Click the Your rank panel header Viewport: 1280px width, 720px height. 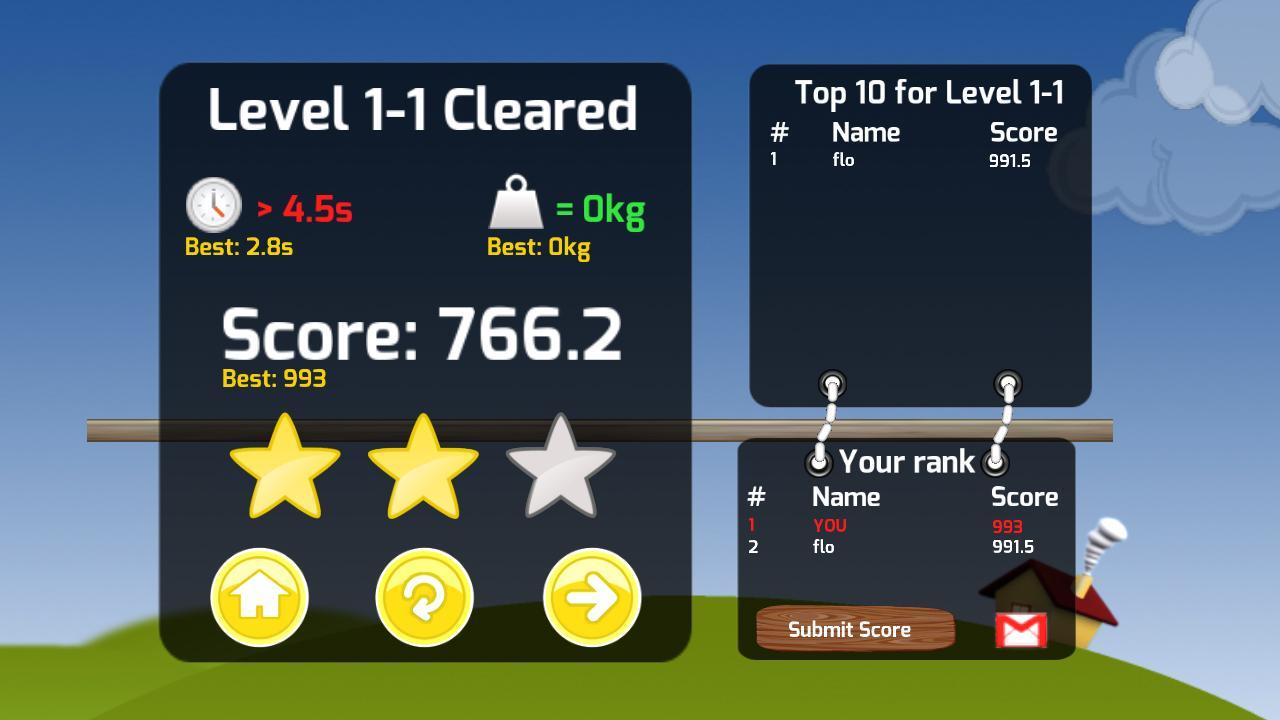click(x=906, y=461)
